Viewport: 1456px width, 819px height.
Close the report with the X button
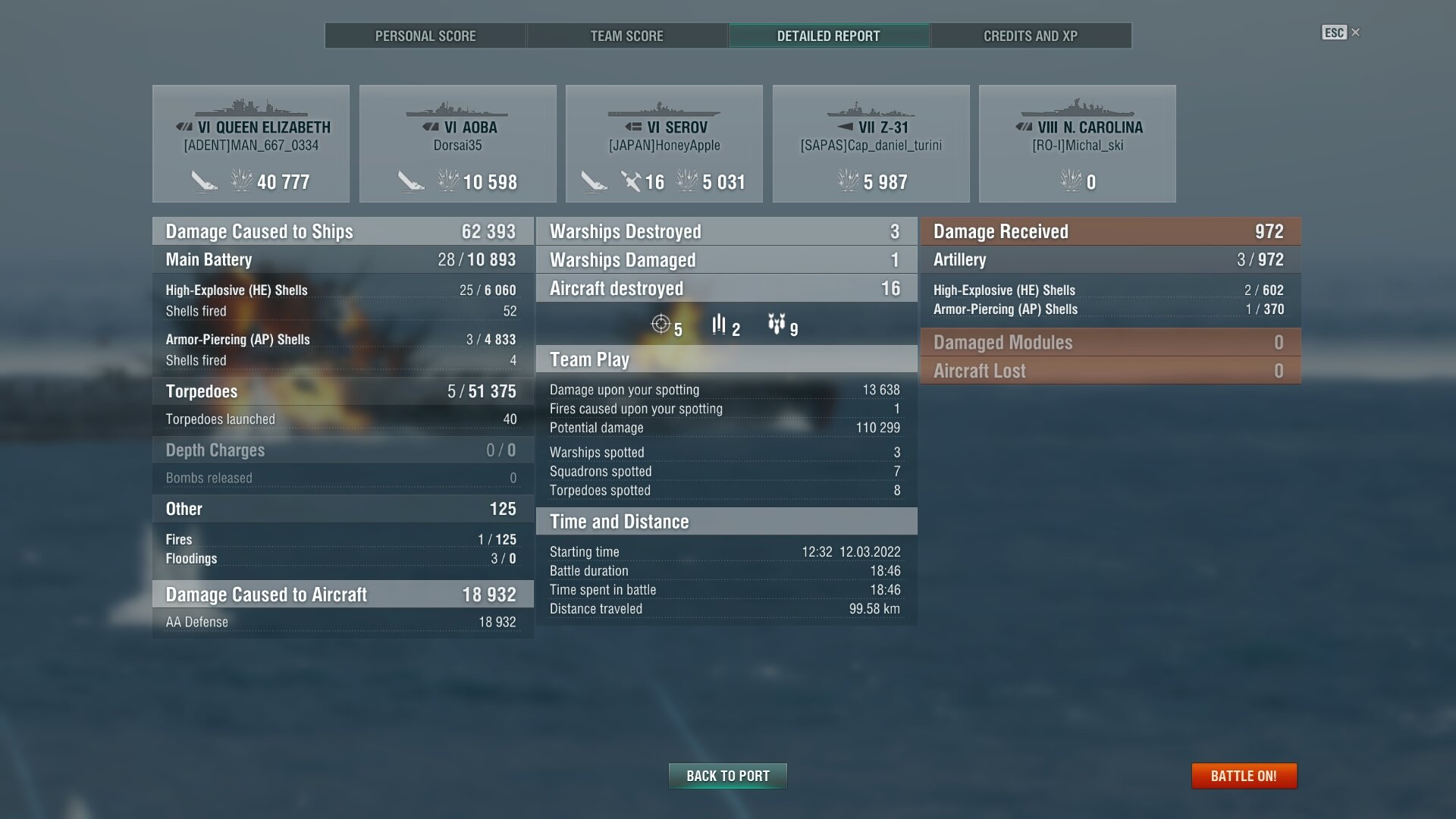[1356, 32]
